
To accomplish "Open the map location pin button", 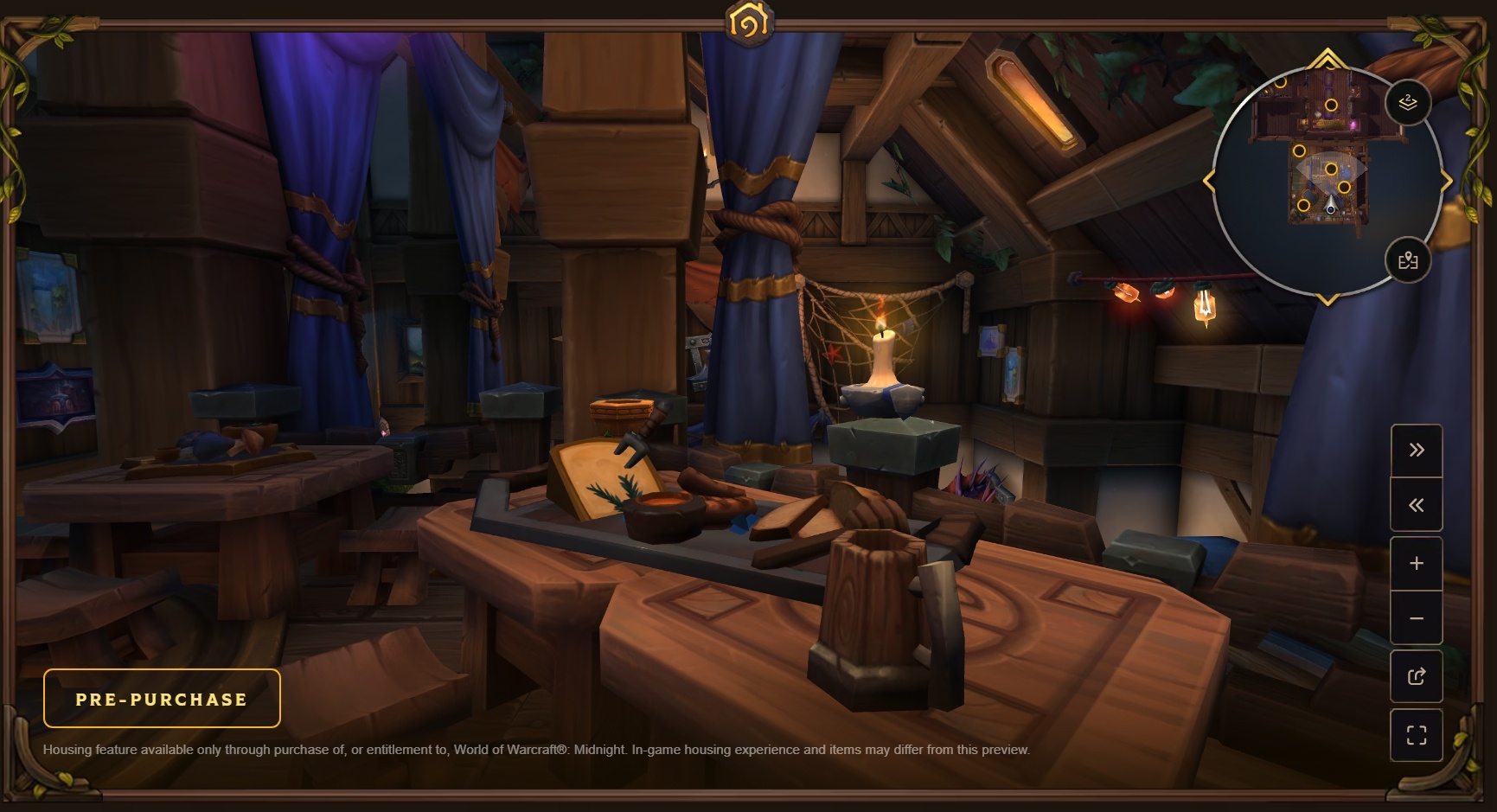I will point(1407,260).
